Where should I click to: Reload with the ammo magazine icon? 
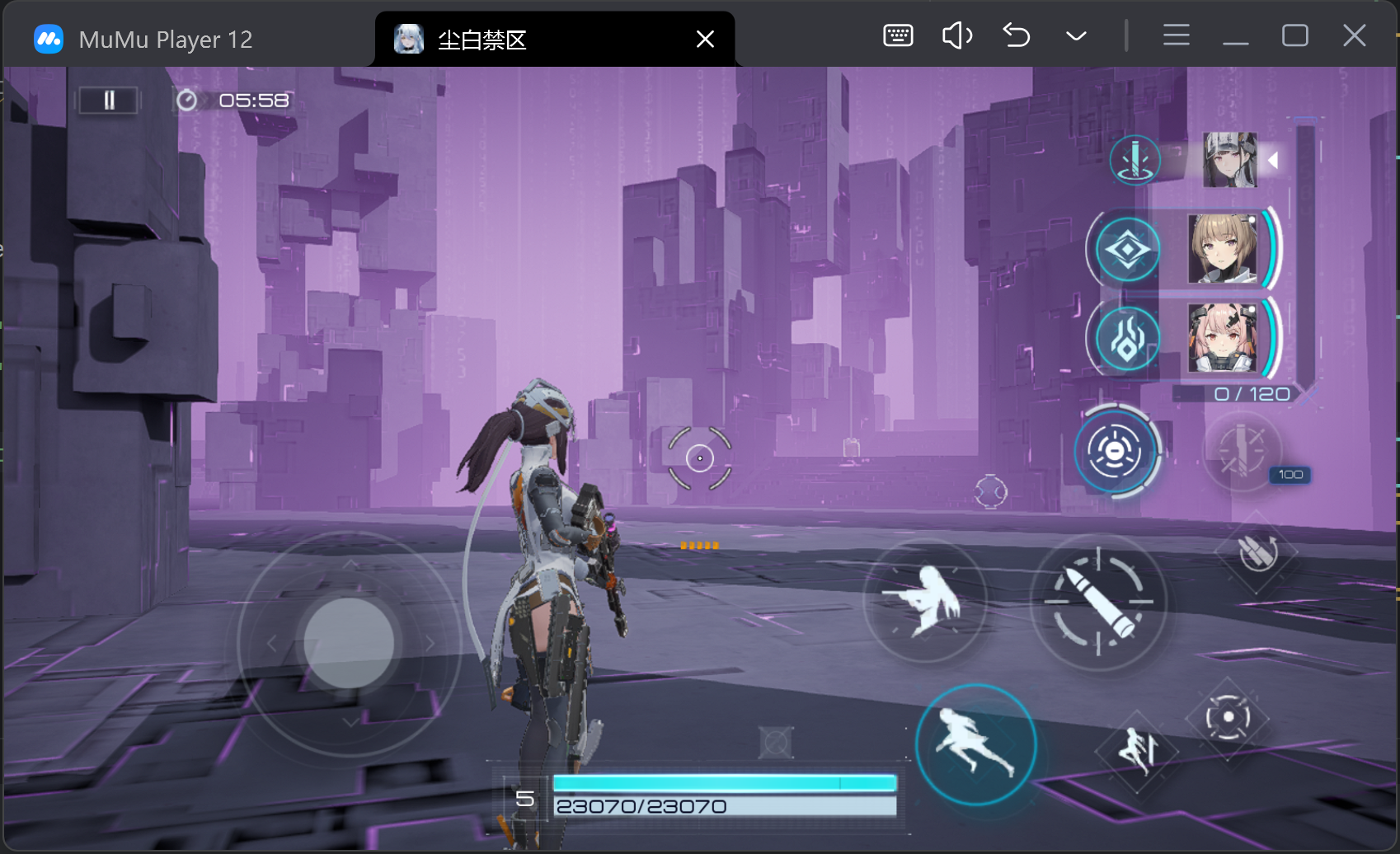coord(1257,551)
